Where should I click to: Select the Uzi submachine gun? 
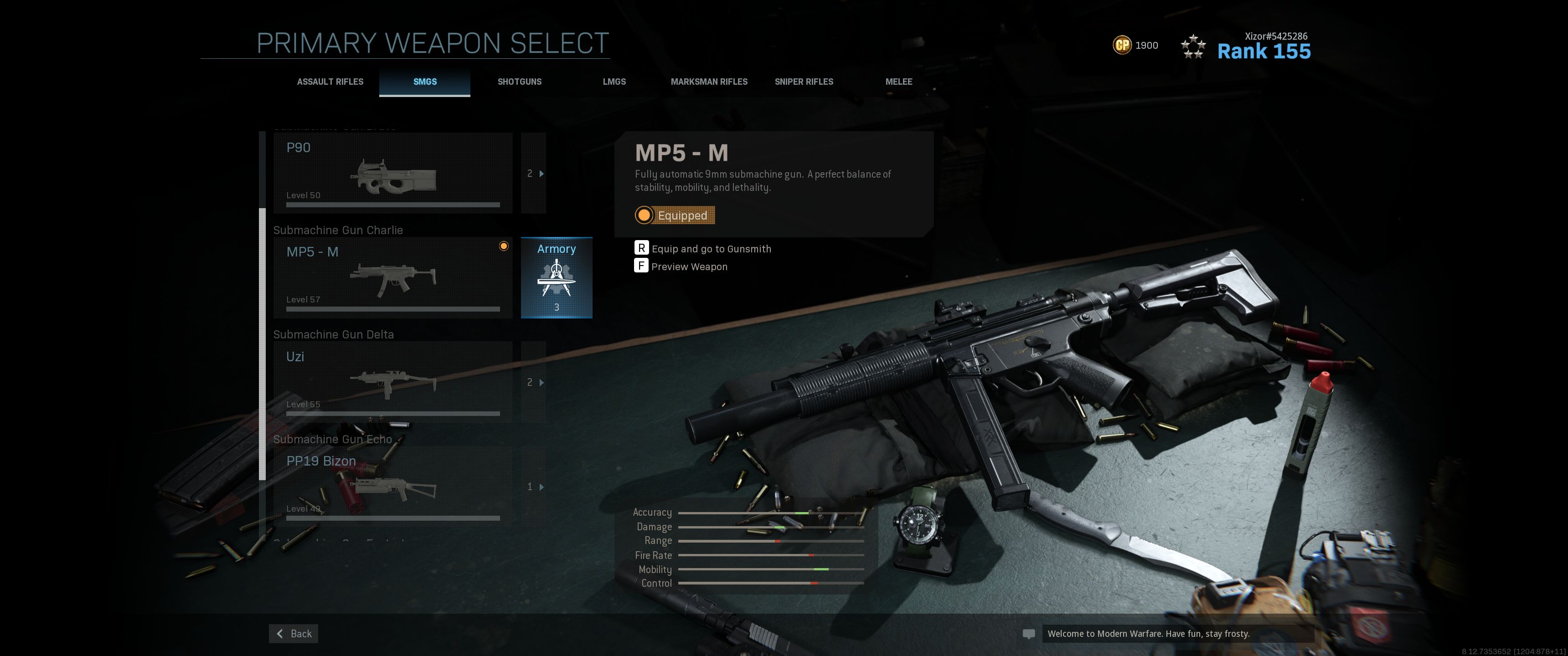point(392,382)
